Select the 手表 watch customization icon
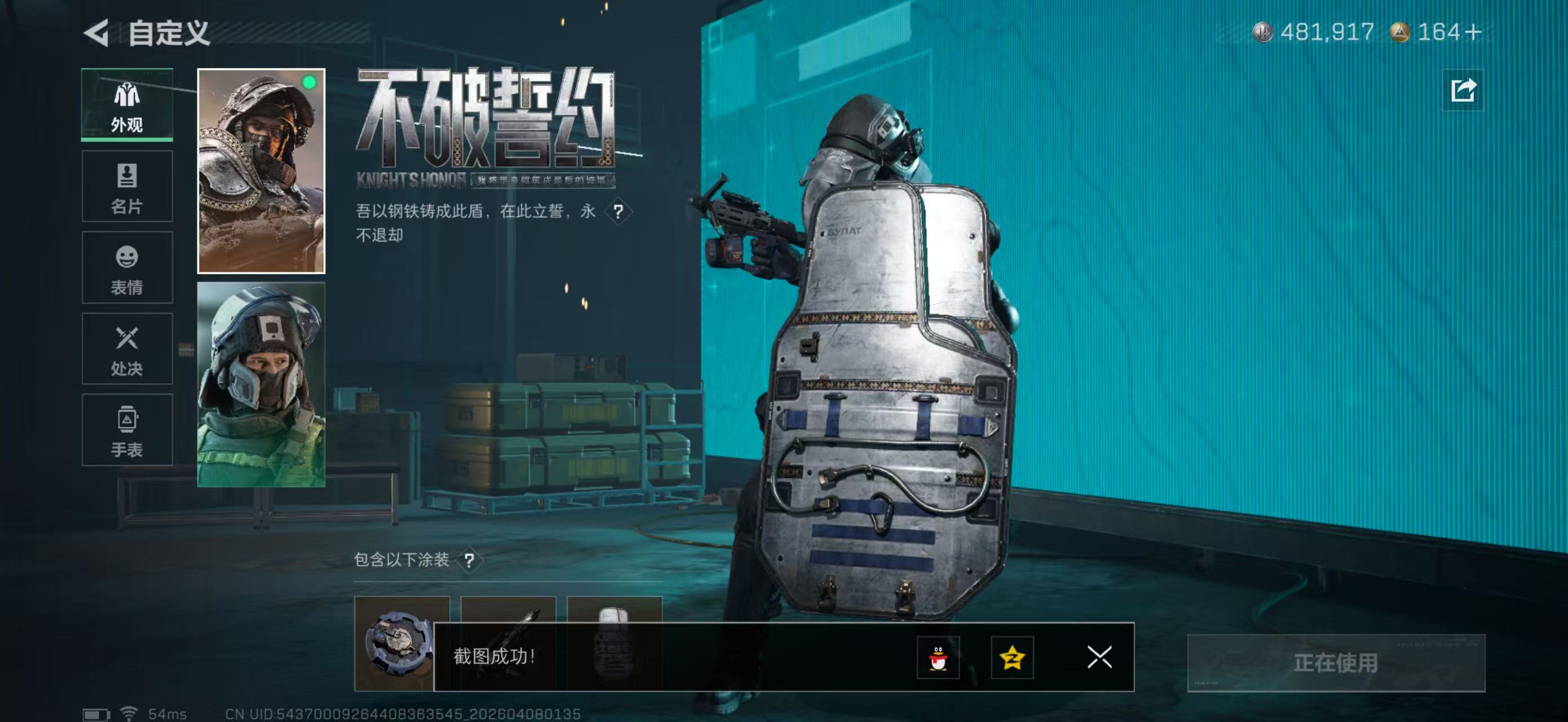The height and width of the screenshot is (722, 1568). [127, 431]
